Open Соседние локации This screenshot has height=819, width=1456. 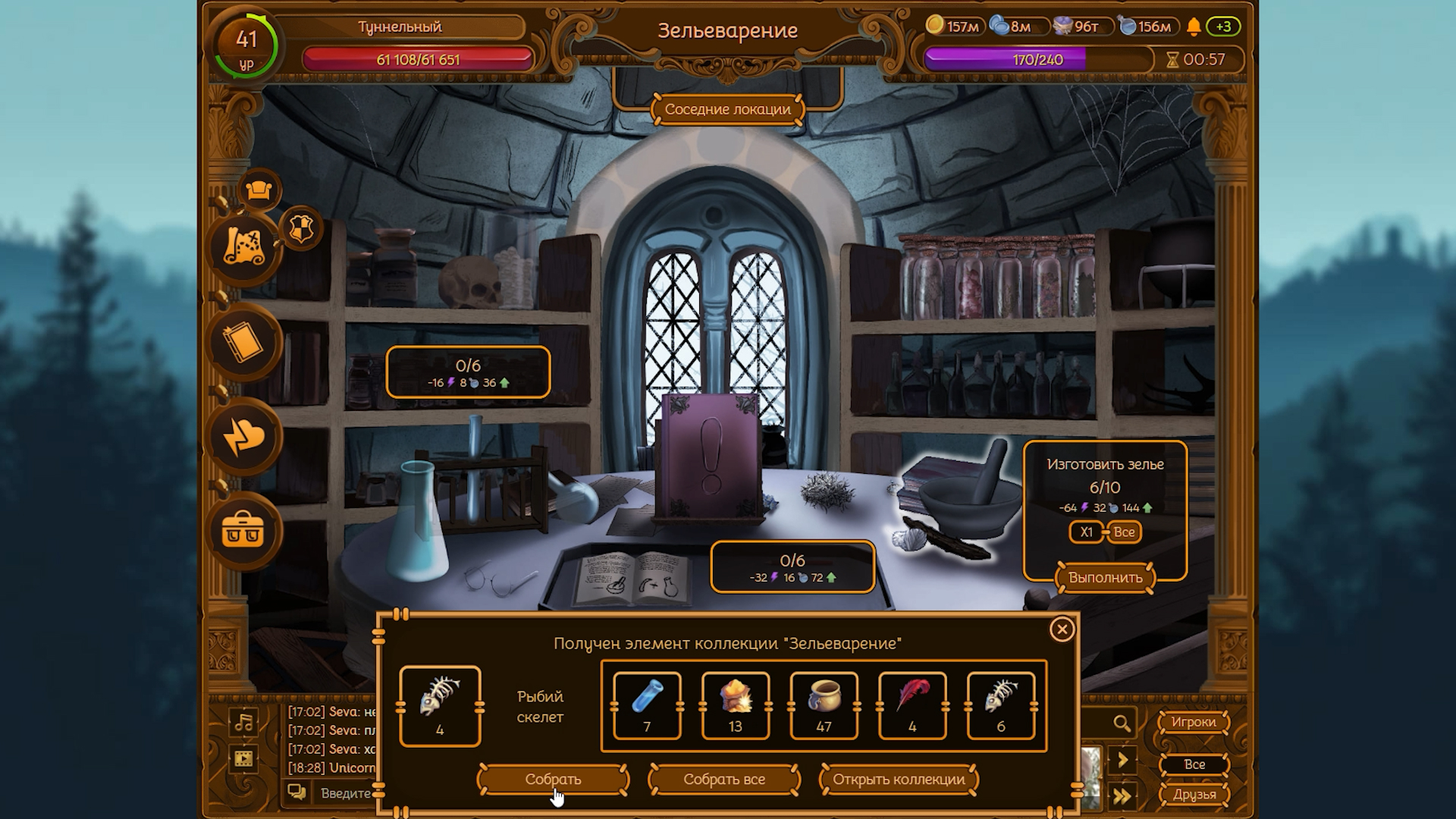point(727,109)
